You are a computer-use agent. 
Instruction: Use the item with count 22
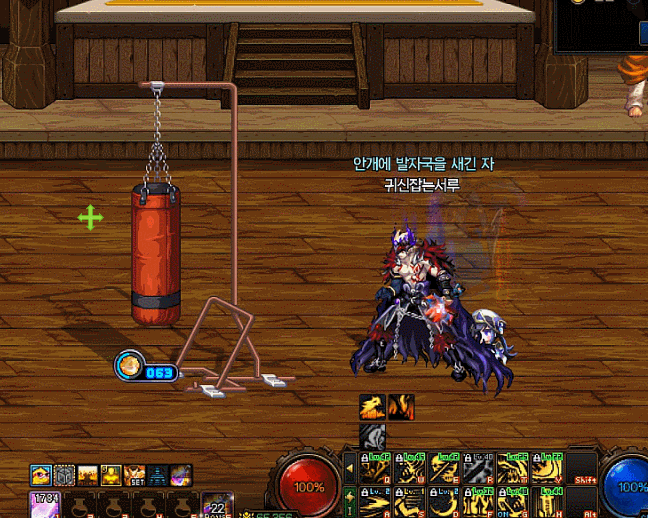(x=217, y=504)
